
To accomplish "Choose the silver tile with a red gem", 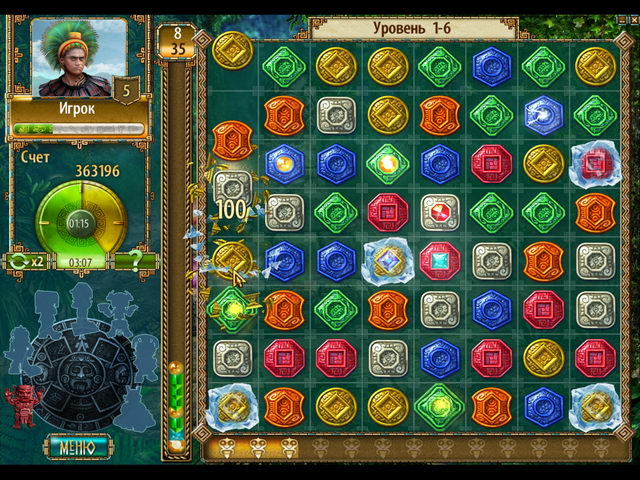I will click(x=440, y=212).
